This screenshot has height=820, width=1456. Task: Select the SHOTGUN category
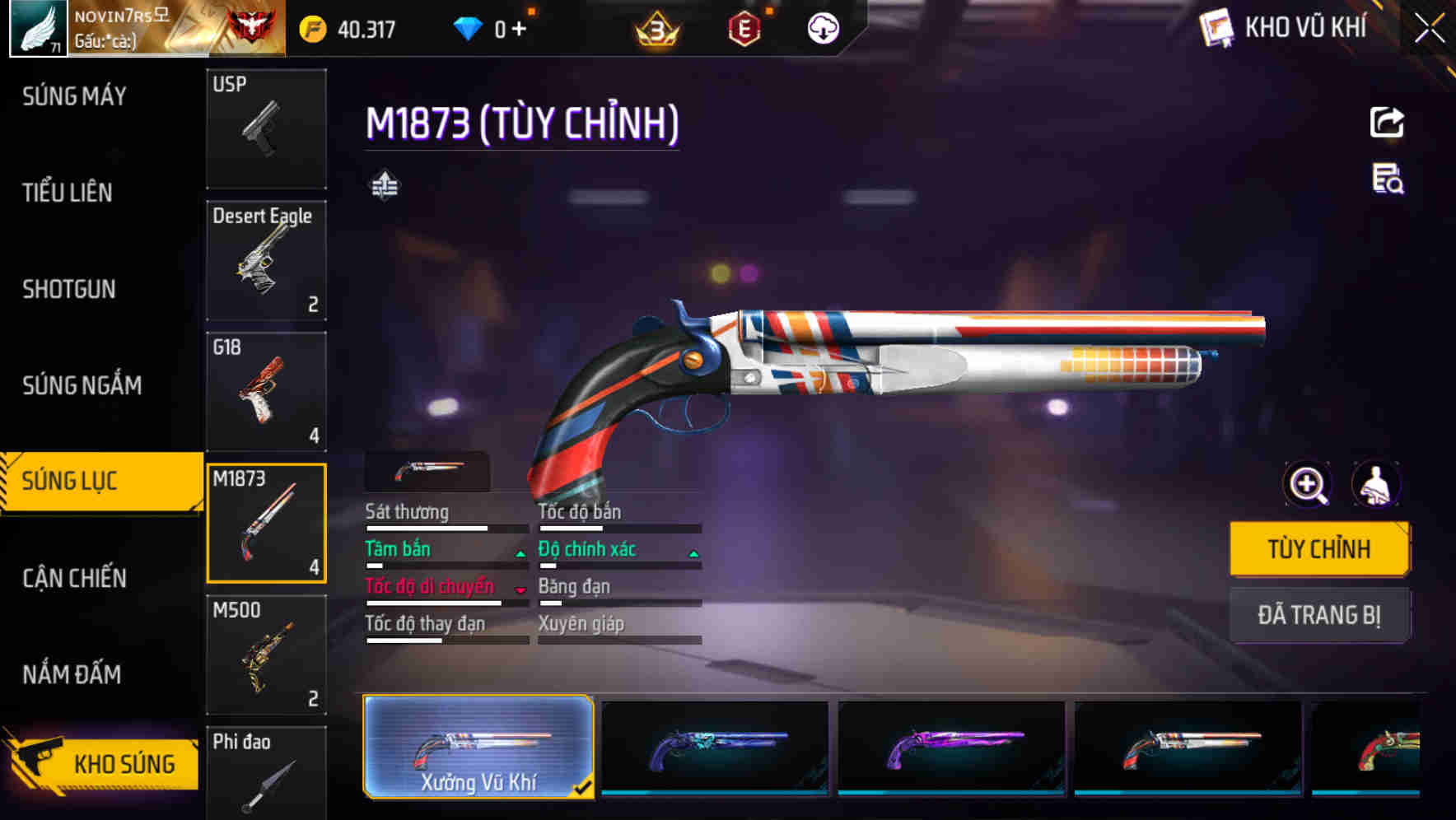[69, 289]
